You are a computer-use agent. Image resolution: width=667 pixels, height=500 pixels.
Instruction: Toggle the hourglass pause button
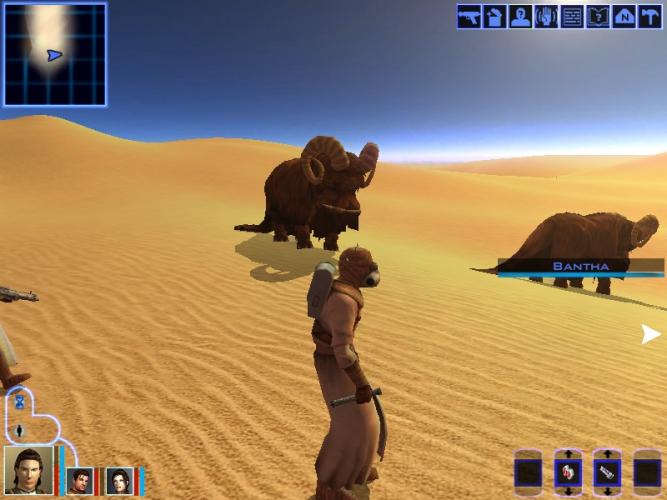(19, 403)
